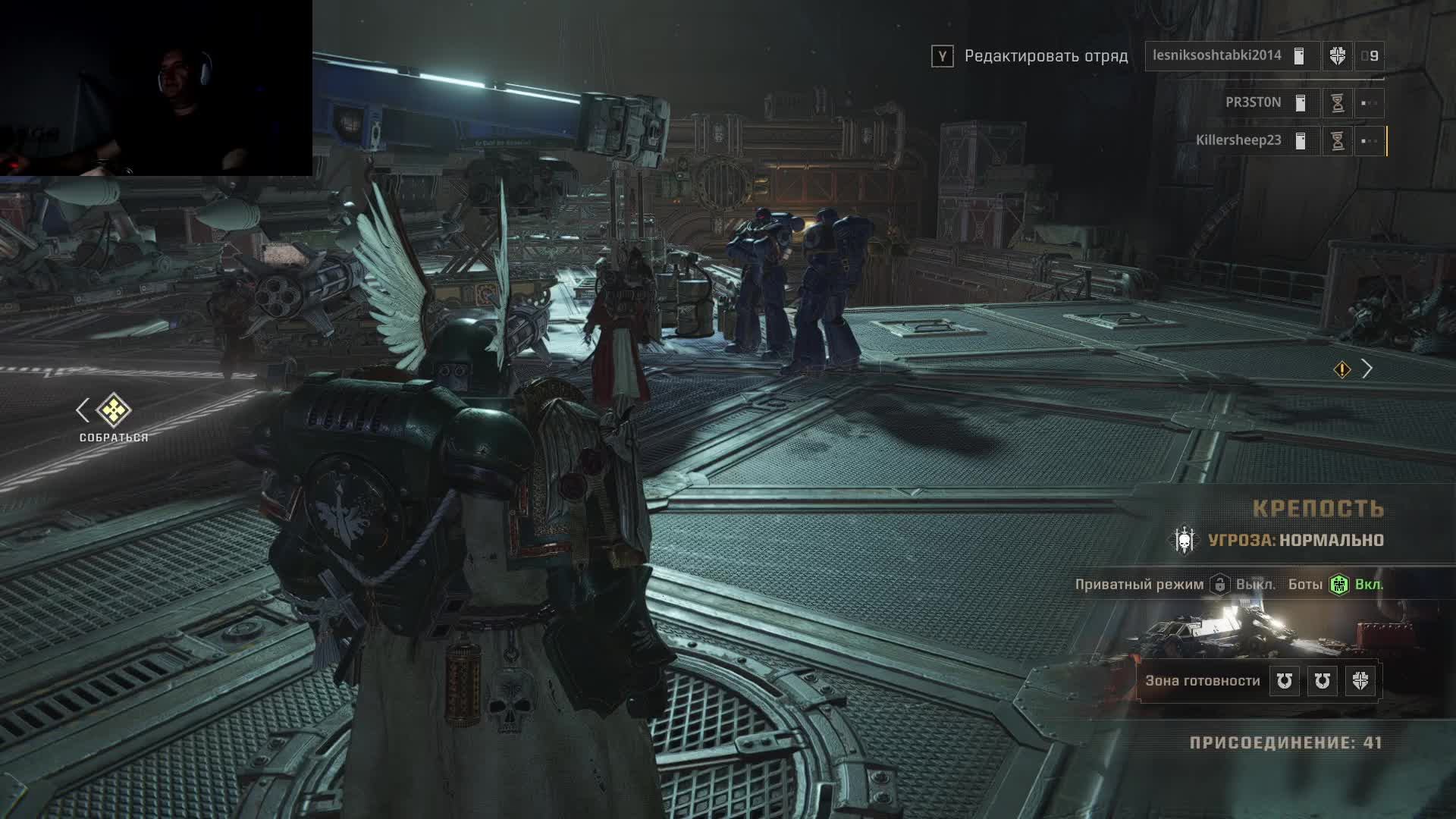Screen dimensions: 1456x819
Task: Select the PR3ST0N player row
Action: click(1253, 102)
